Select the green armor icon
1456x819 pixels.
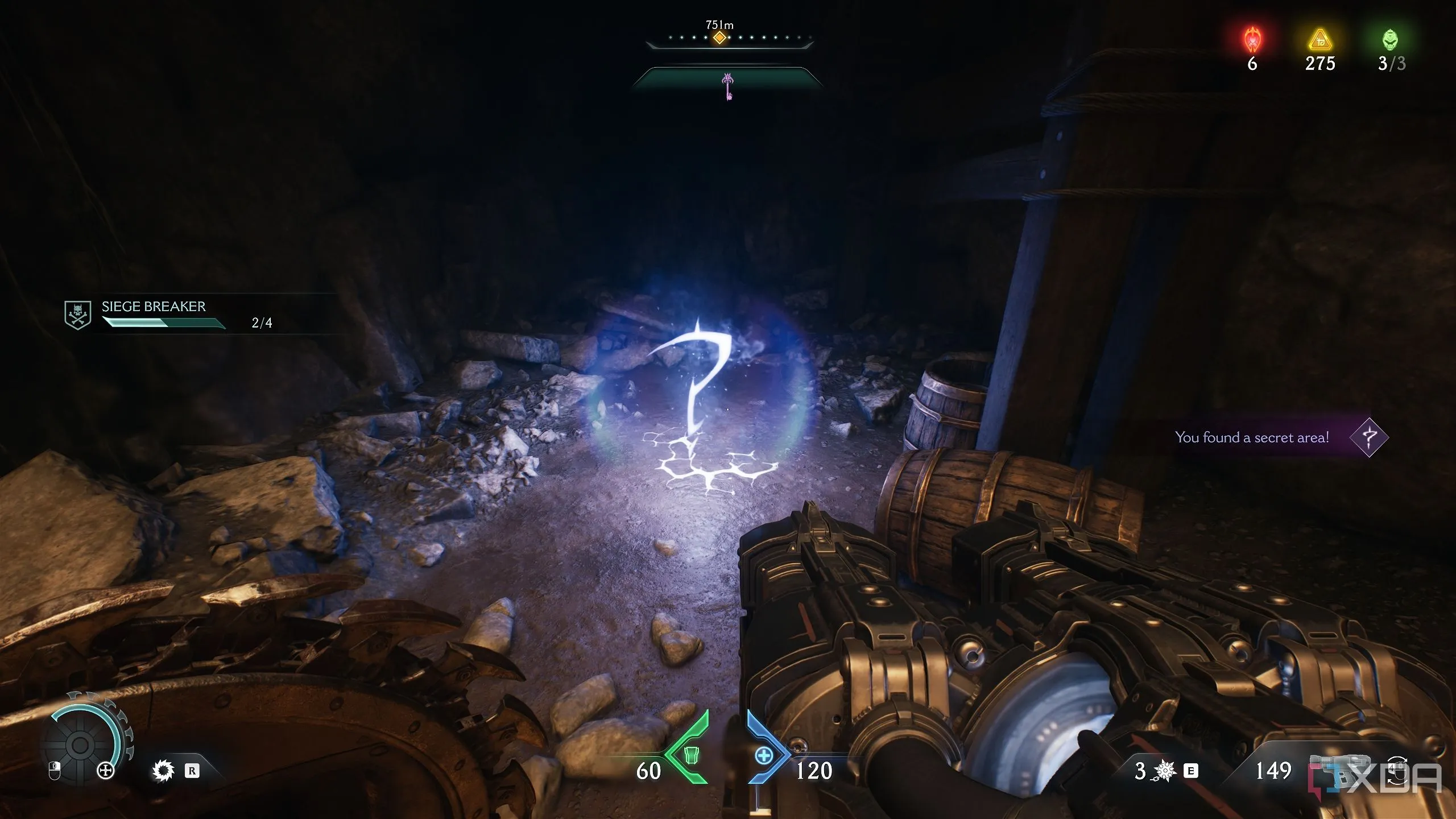tap(690, 755)
